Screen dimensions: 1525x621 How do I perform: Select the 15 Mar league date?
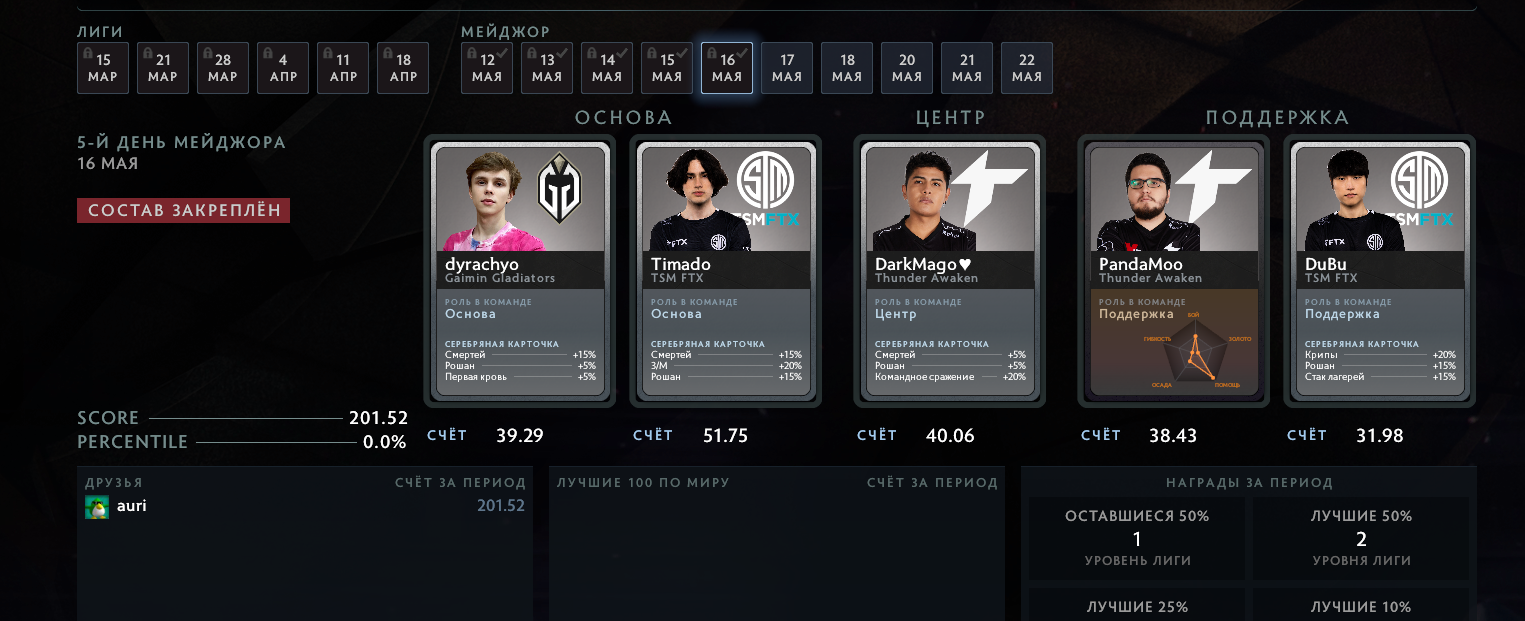[x=103, y=68]
